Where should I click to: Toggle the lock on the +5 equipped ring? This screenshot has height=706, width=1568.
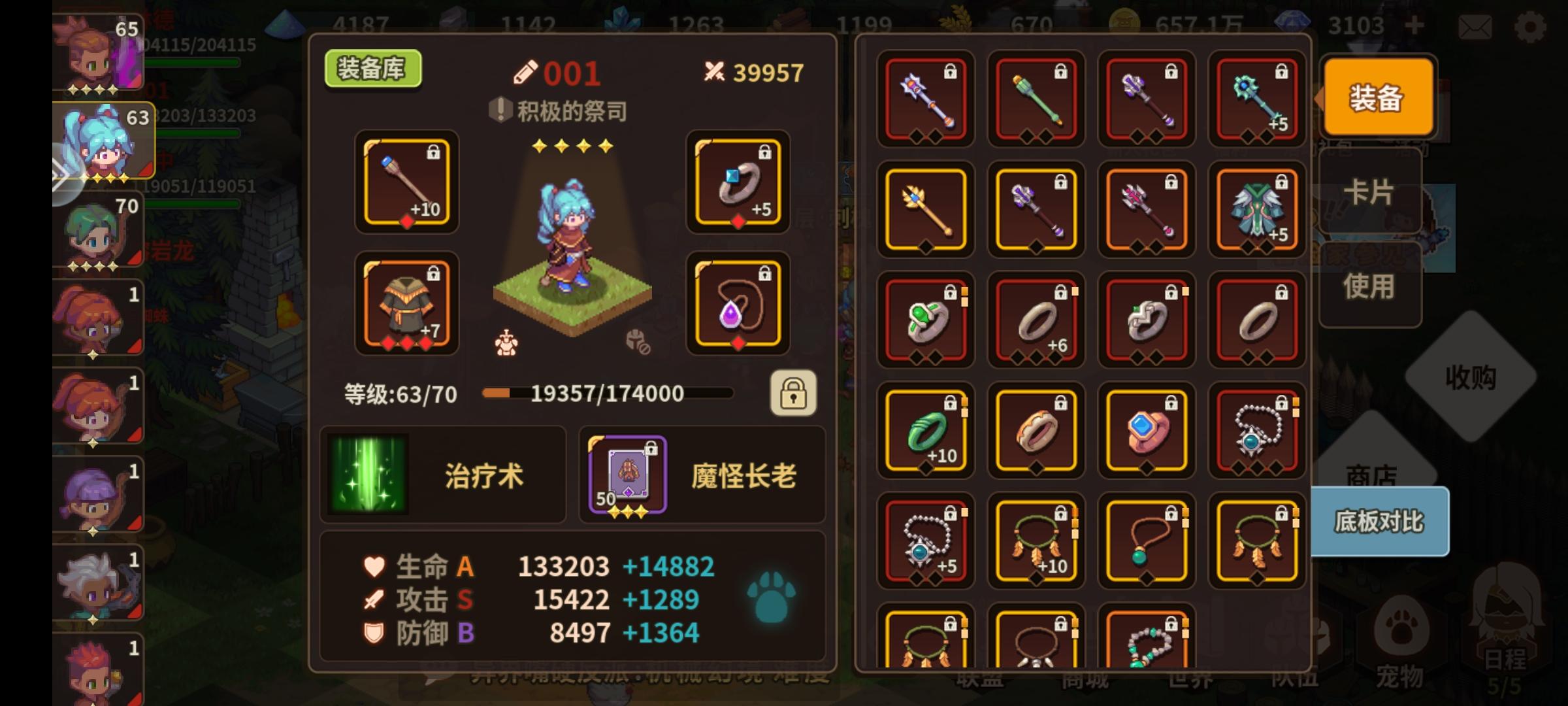766,152
